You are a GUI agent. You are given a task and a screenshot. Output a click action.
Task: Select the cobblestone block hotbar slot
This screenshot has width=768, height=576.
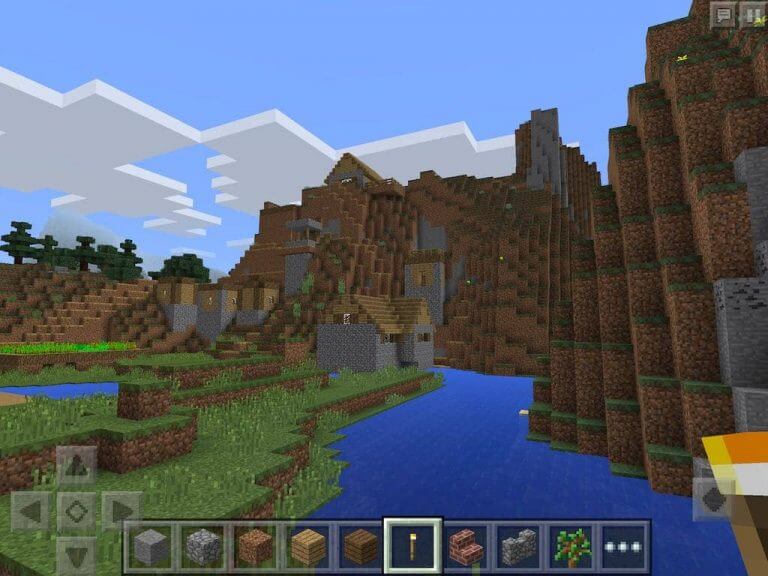click(203, 546)
